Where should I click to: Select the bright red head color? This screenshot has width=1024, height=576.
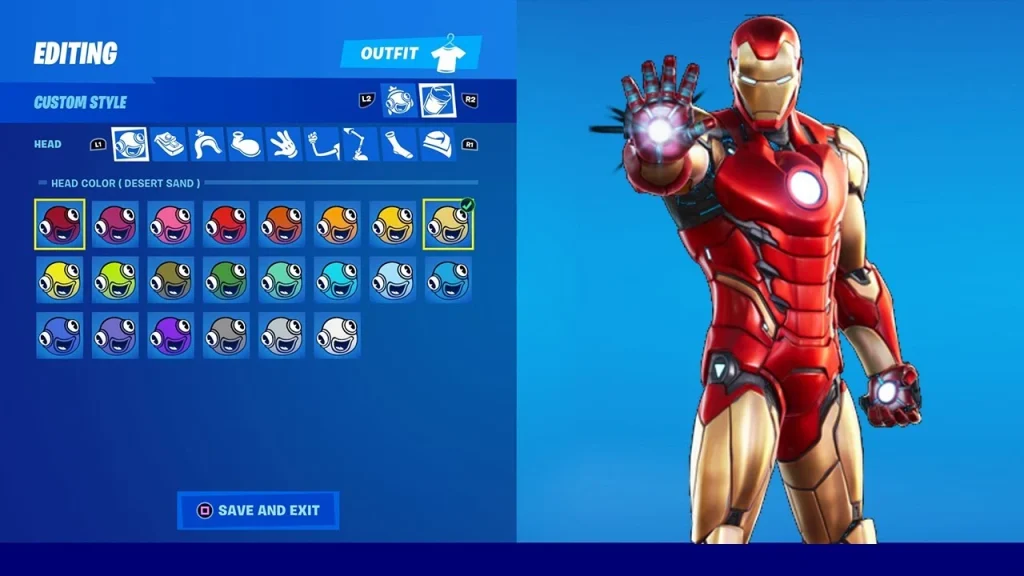(x=226, y=224)
